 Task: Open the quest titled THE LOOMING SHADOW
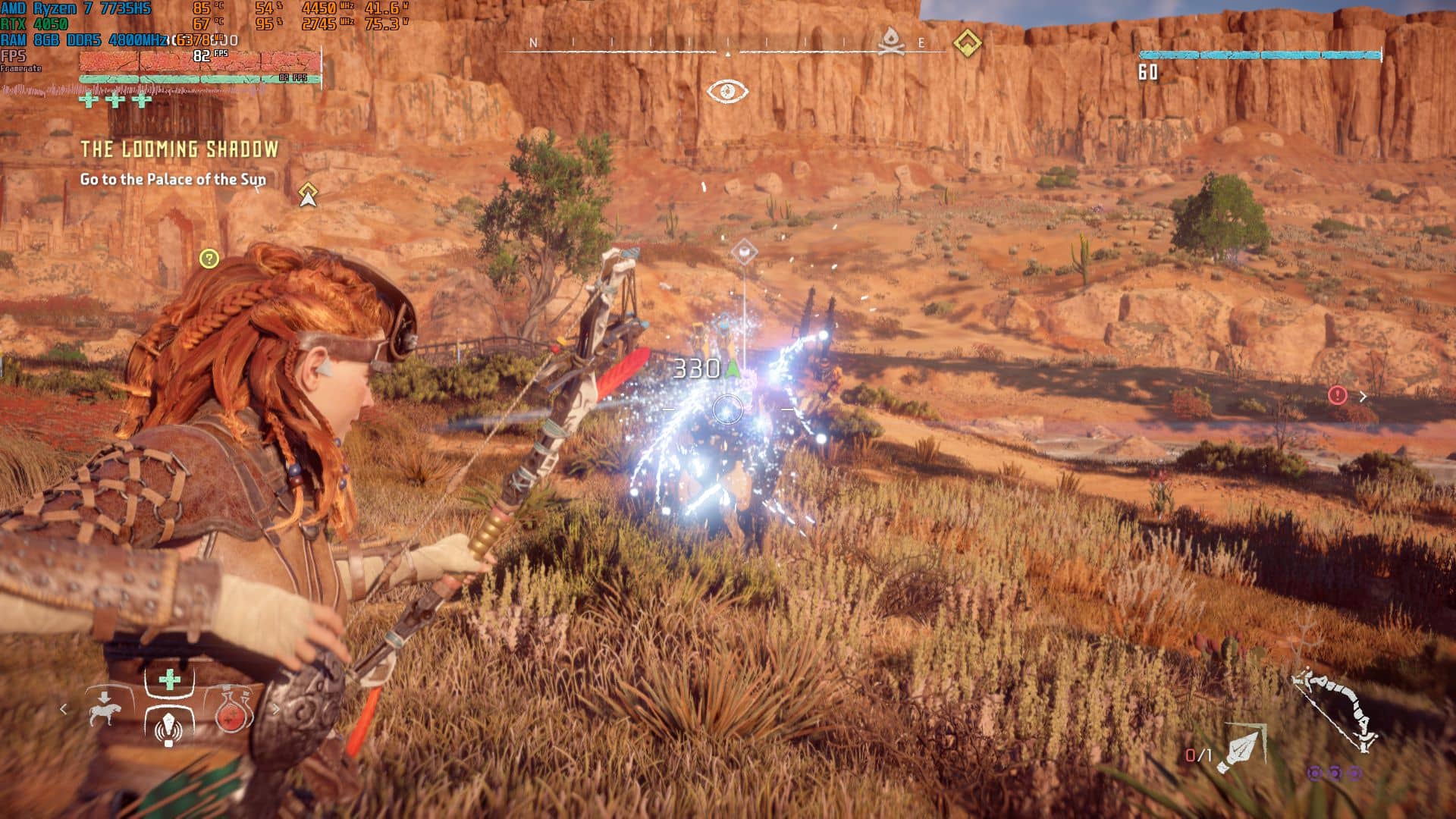pyautogui.click(x=180, y=149)
